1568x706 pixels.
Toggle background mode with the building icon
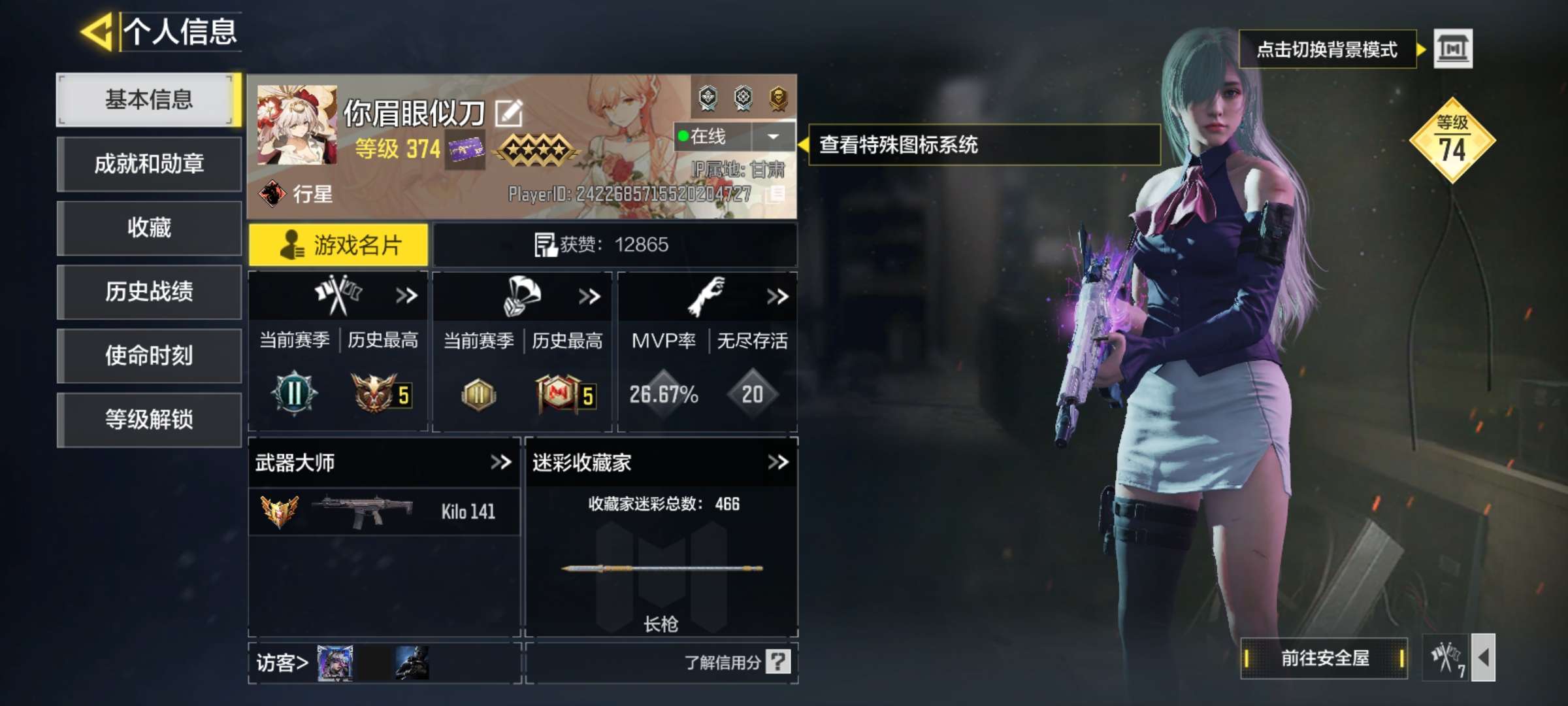(1452, 49)
